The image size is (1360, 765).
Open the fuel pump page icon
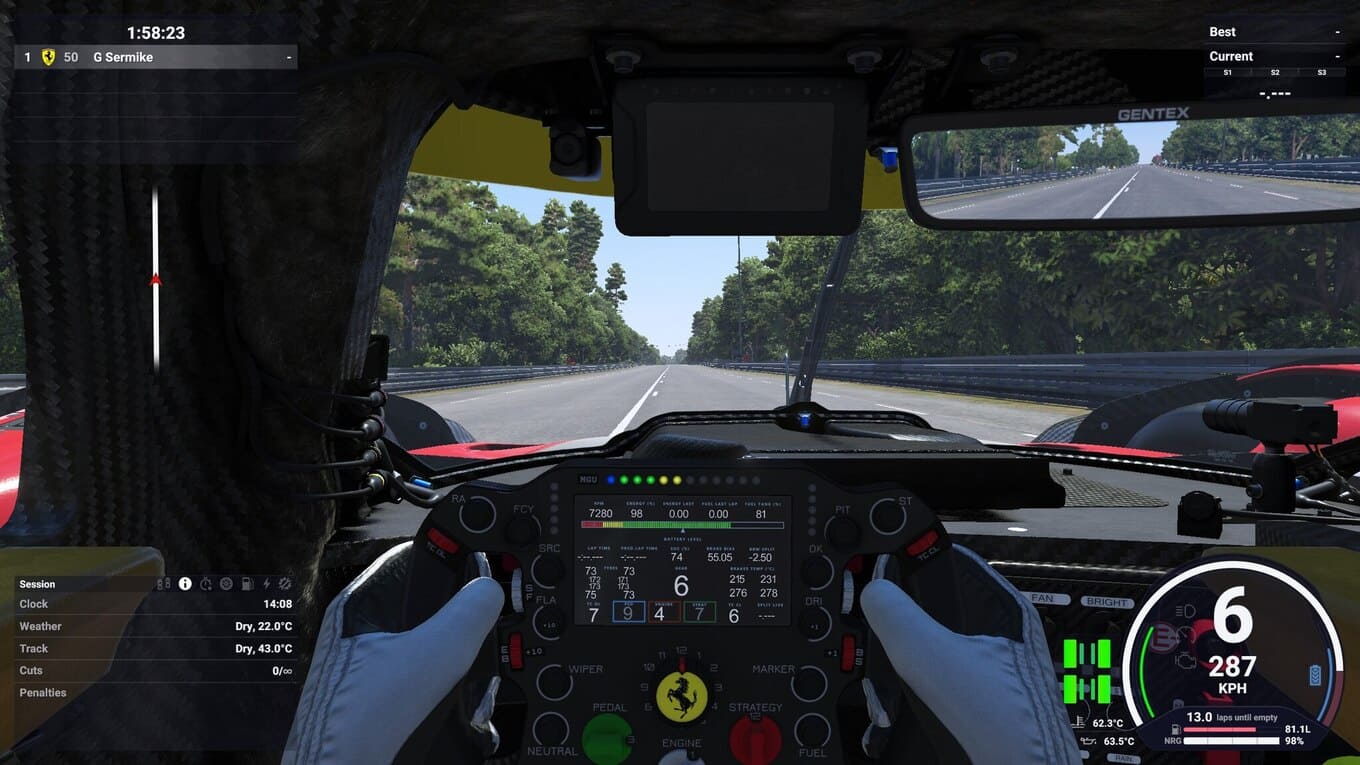click(x=246, y=584)
